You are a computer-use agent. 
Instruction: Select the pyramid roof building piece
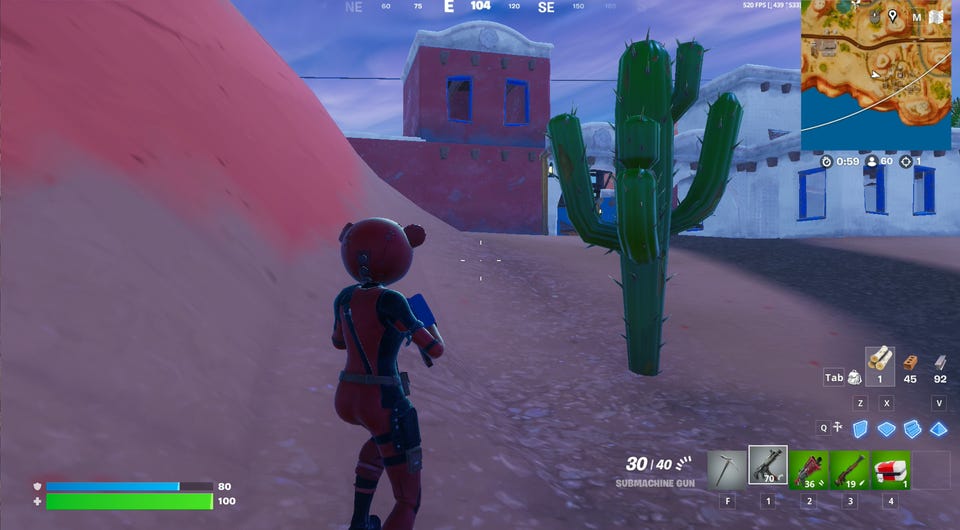[x=938, y=428]
